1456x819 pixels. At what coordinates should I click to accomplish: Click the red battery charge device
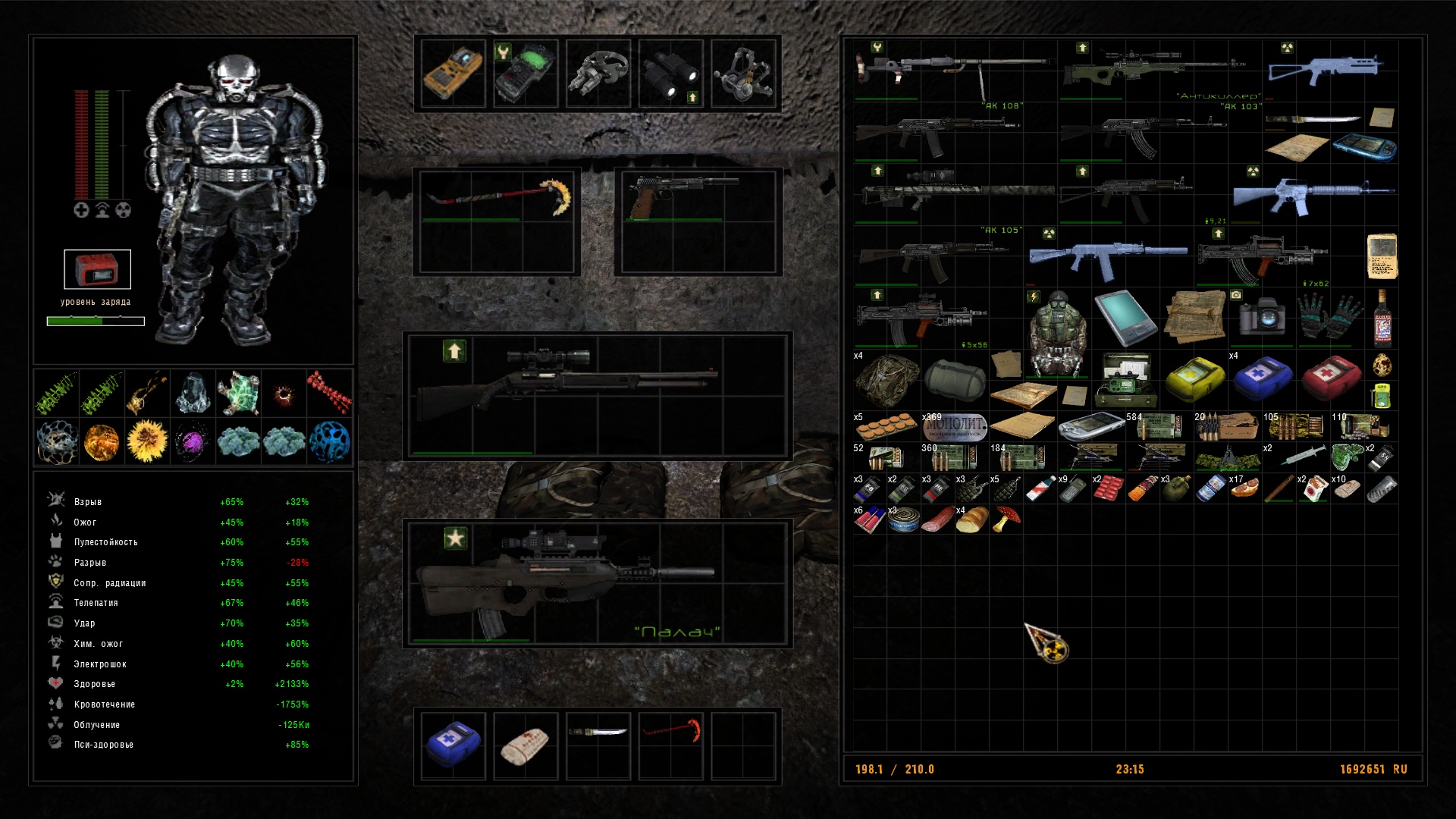(x=97, y=269)
